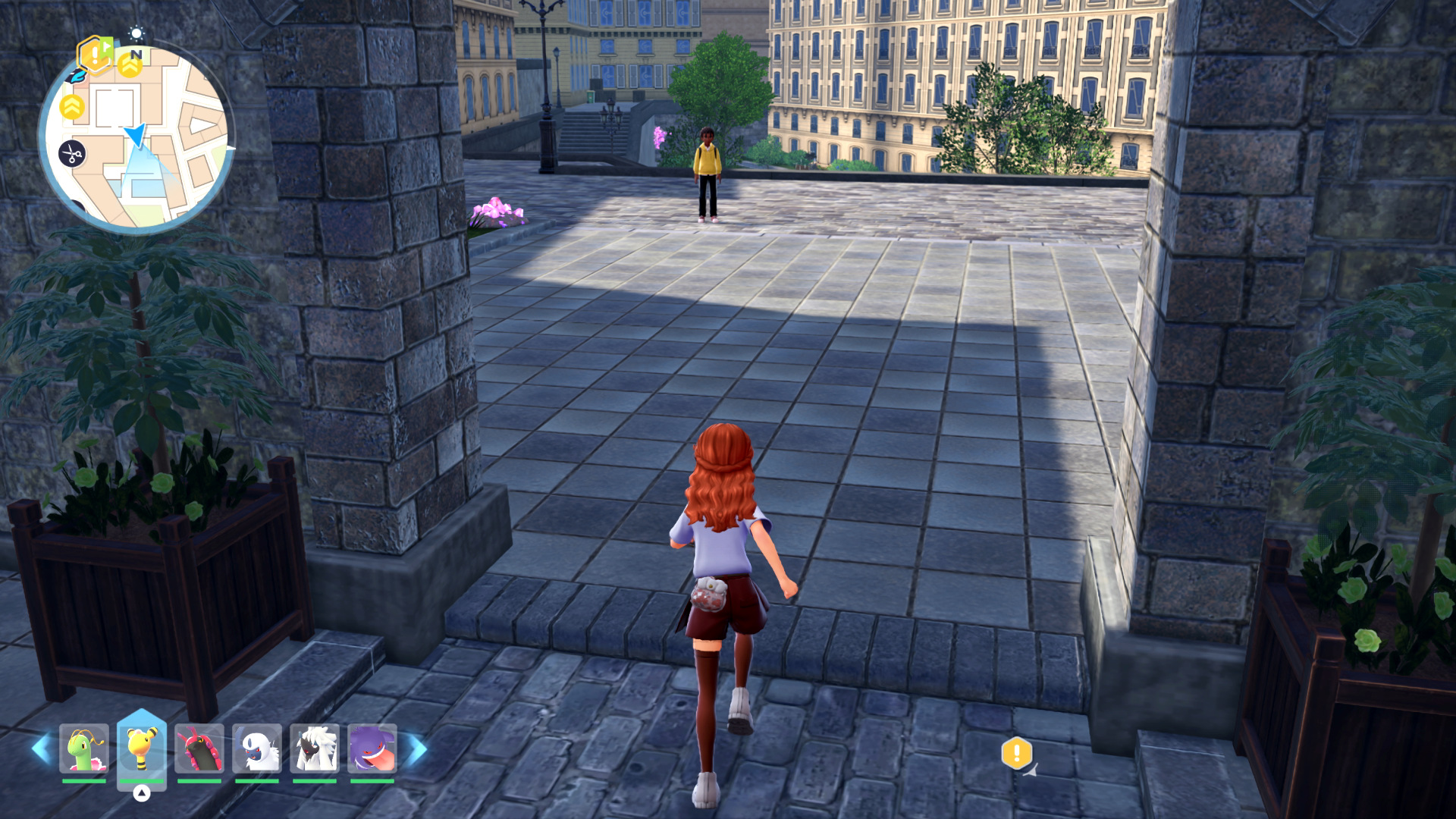Select the scissors salon marker on minimap

[72, 154]
